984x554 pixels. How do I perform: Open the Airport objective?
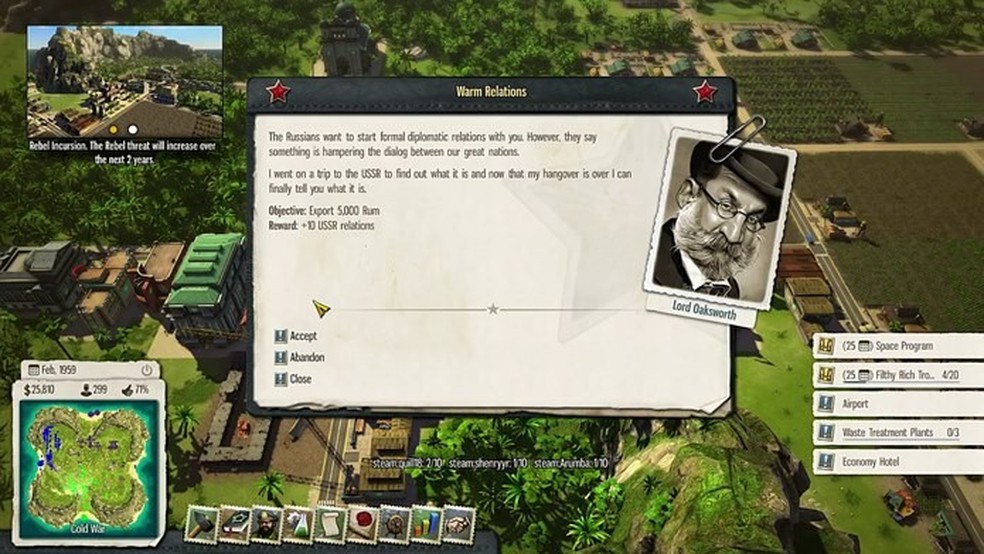[896, 404]
